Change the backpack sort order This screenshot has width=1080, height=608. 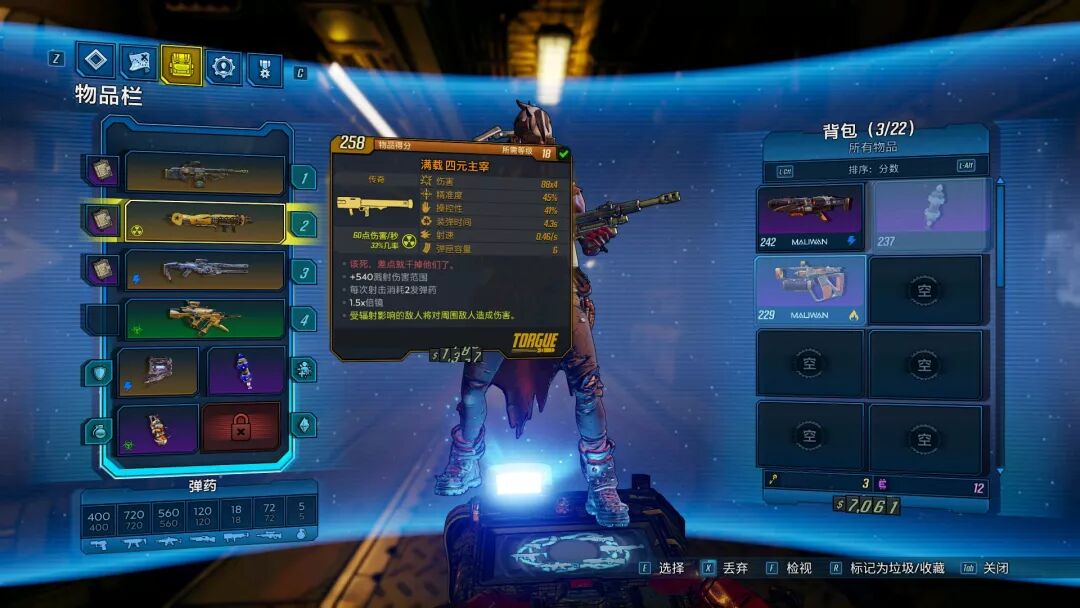coord(866,168)
